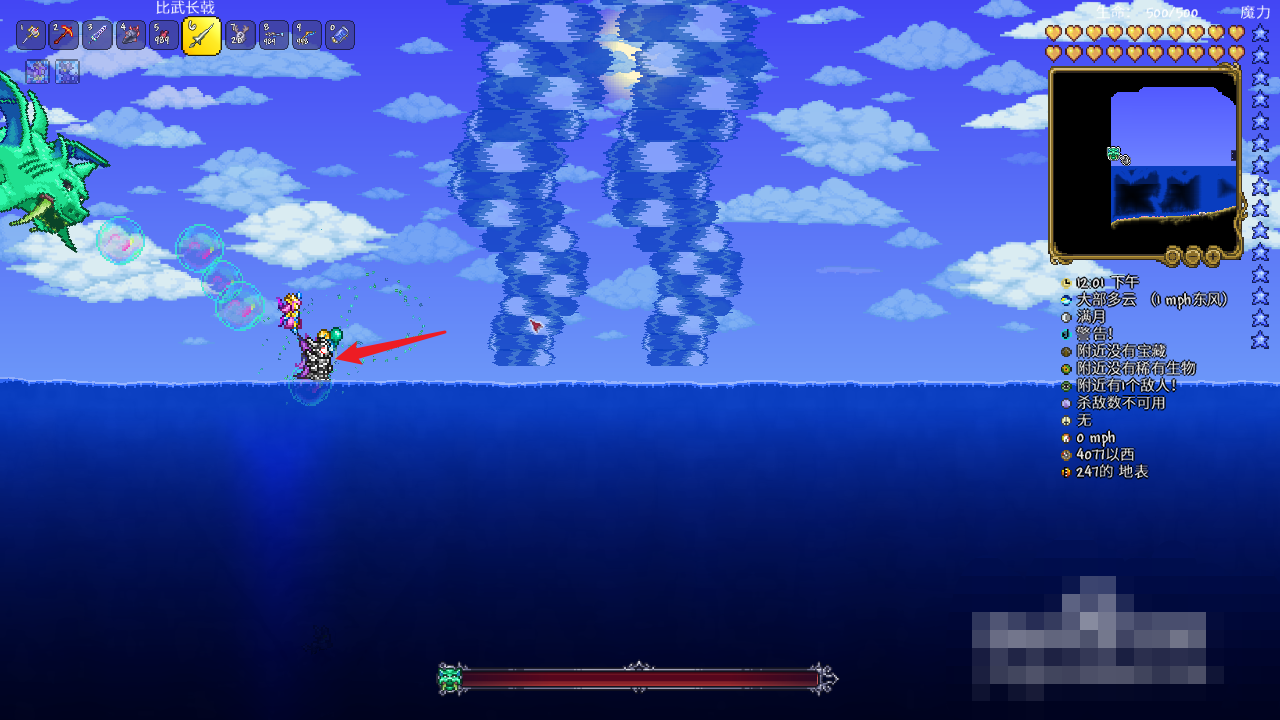Choose the antlered skull item in slot 7

point(240,35)
